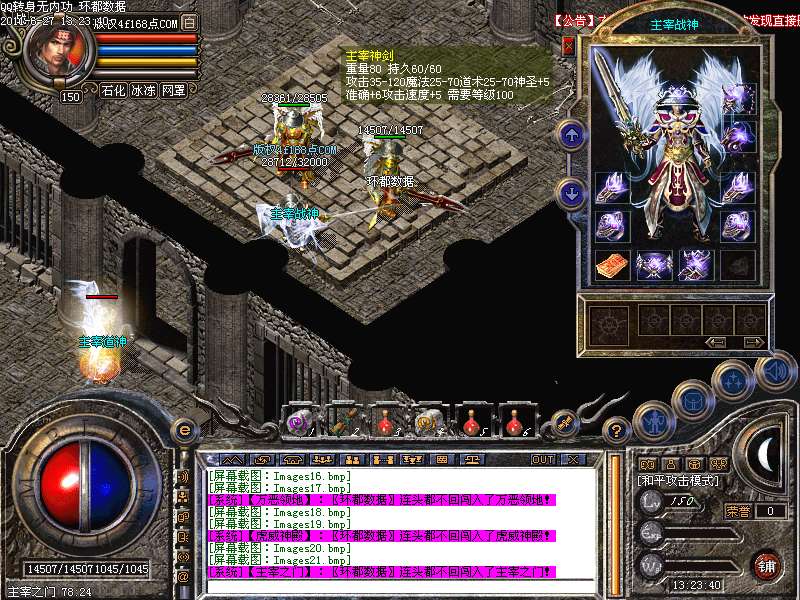Toggle the 冰冻 status button
The image size is (800, 600).
point(143,90)
